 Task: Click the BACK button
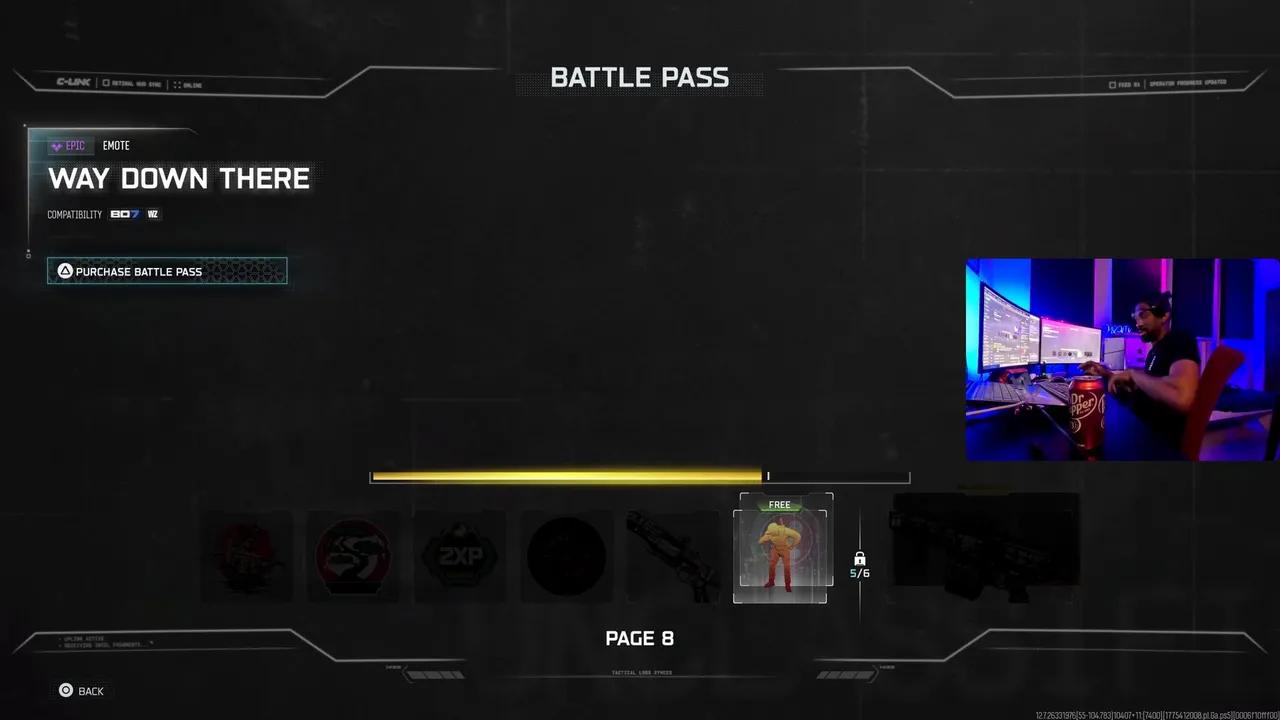pyautogui.click(x=89, y=691)
